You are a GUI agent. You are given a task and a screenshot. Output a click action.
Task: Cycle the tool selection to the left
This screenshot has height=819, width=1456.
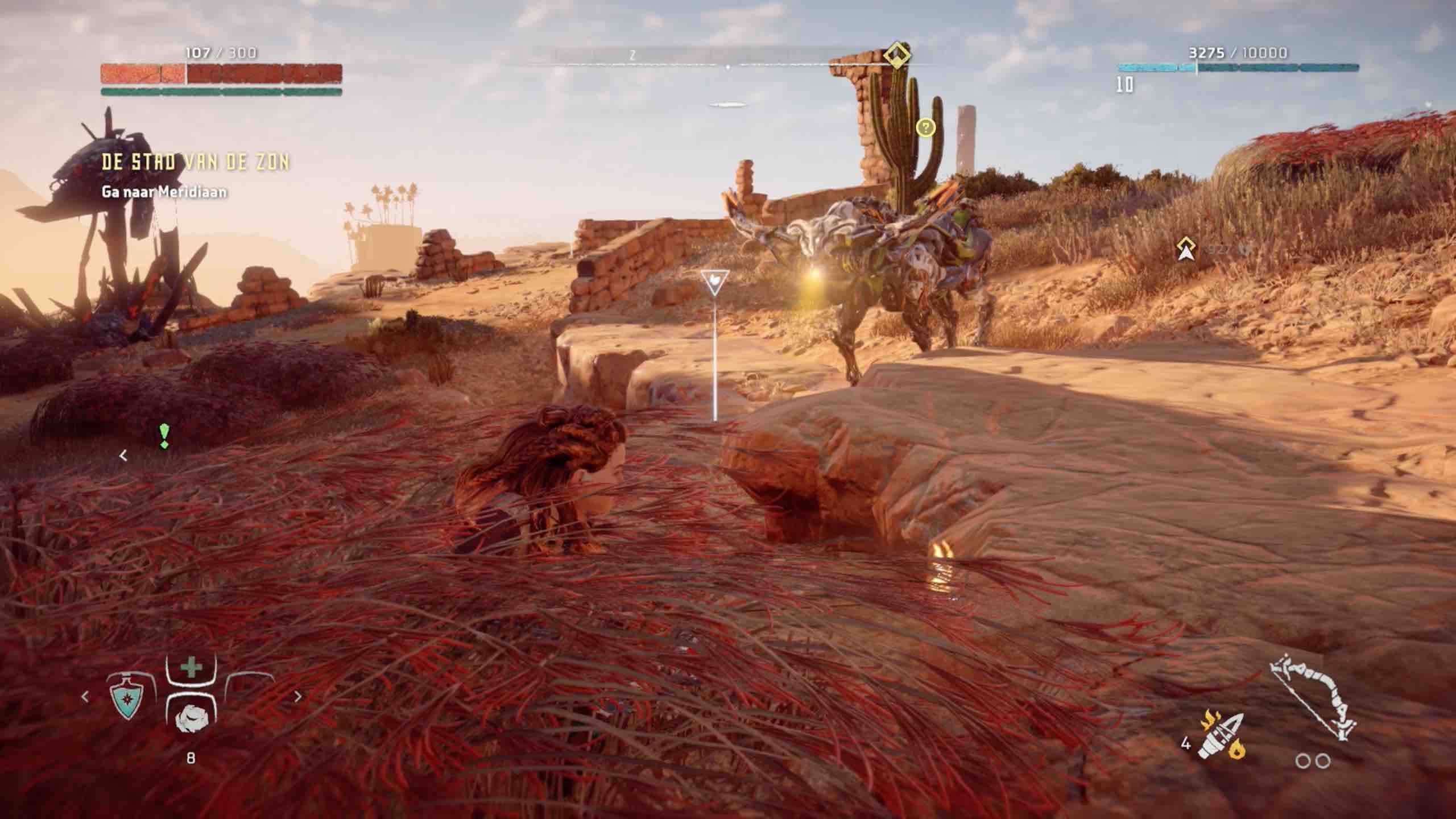click(x=85, y=697)
